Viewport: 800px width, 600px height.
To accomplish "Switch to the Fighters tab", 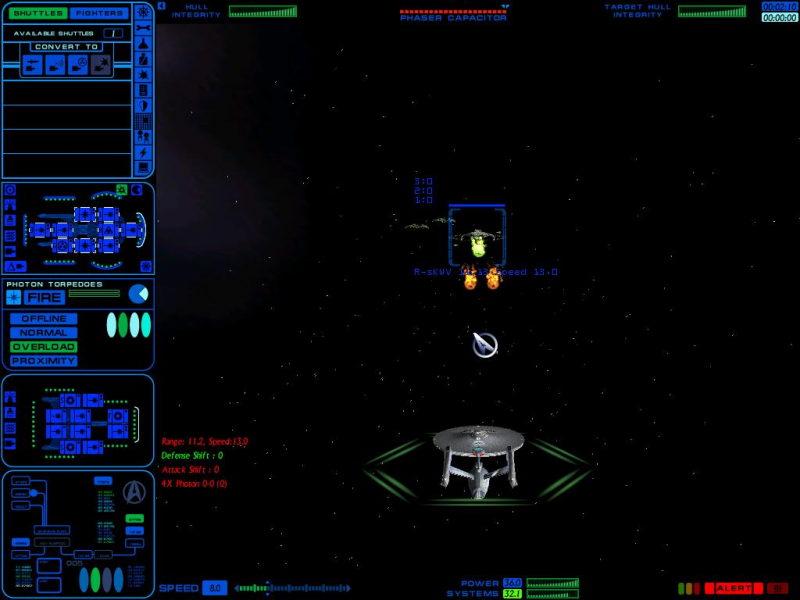I will pos(100,13).
